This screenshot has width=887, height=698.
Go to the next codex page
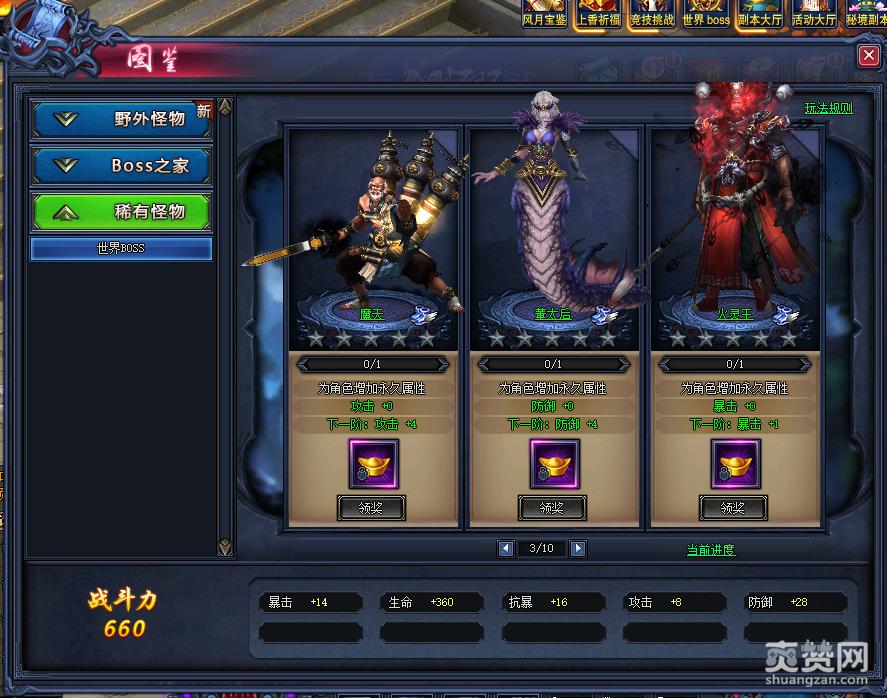pyautogui.click(x=578, y=548)
